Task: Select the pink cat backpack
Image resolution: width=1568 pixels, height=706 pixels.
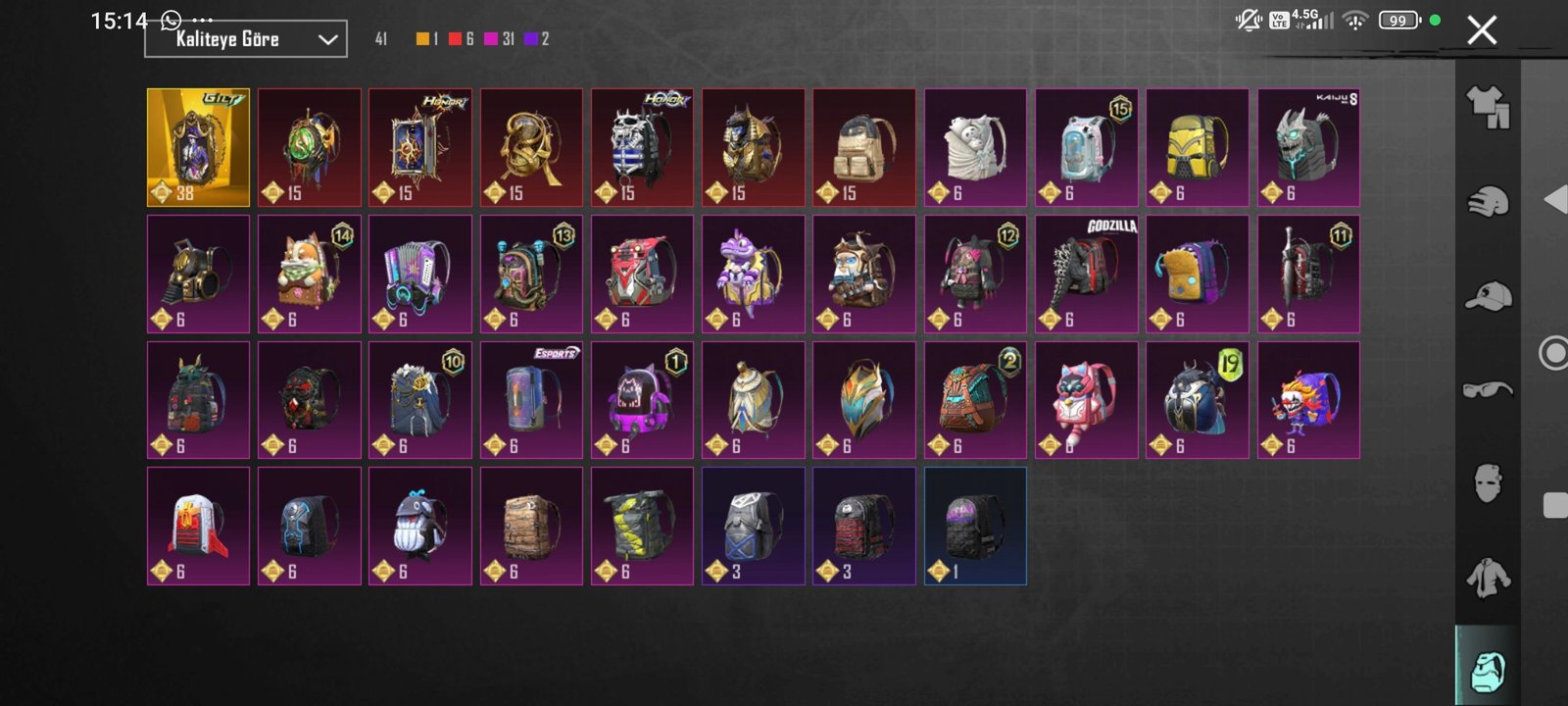Action: [1087, 399]
